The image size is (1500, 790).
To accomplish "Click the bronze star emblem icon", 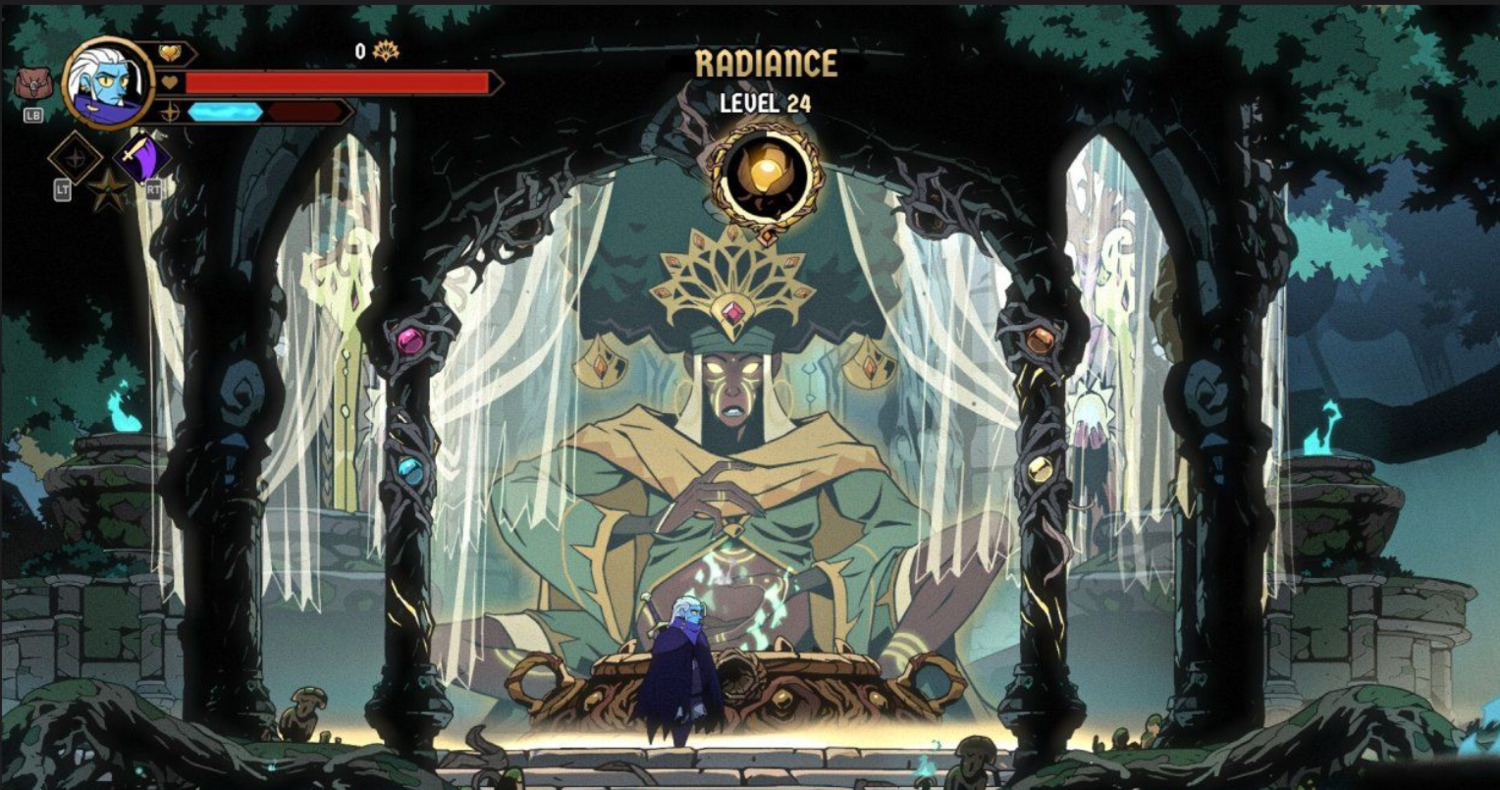I will click(x=108, y=189).
